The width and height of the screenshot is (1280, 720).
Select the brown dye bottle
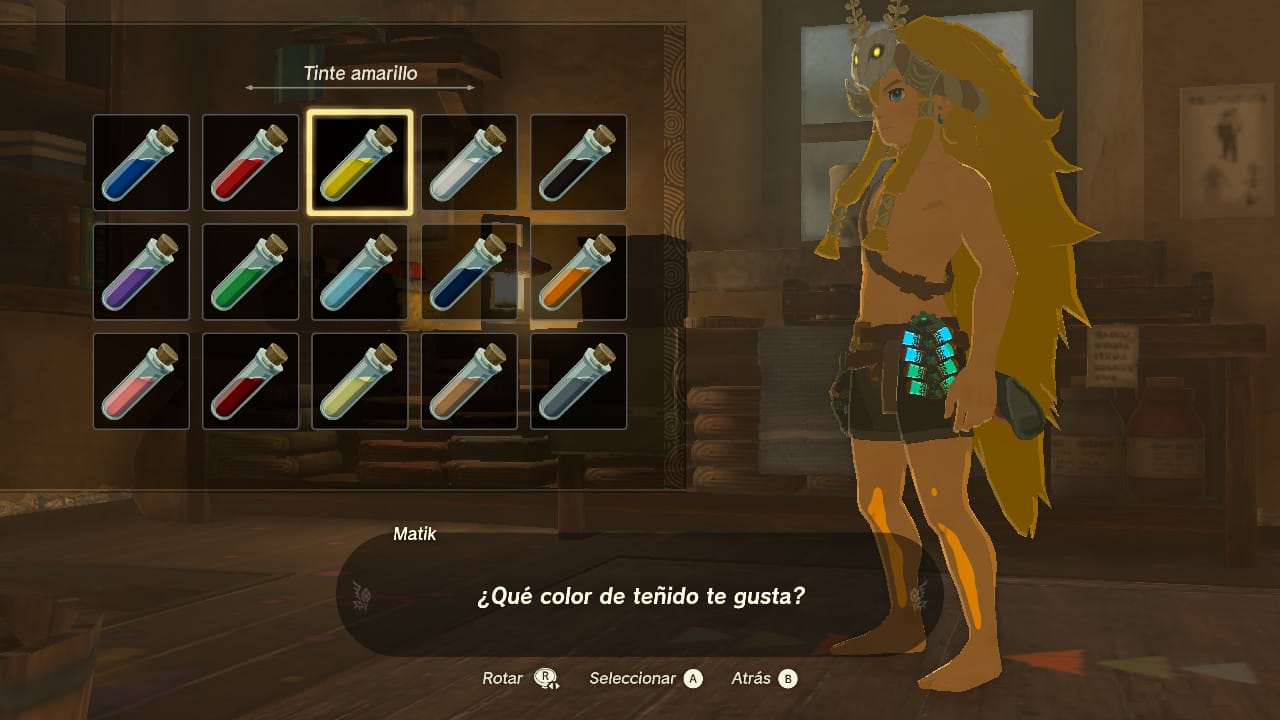pyautogui.click(x=468, y=380)
